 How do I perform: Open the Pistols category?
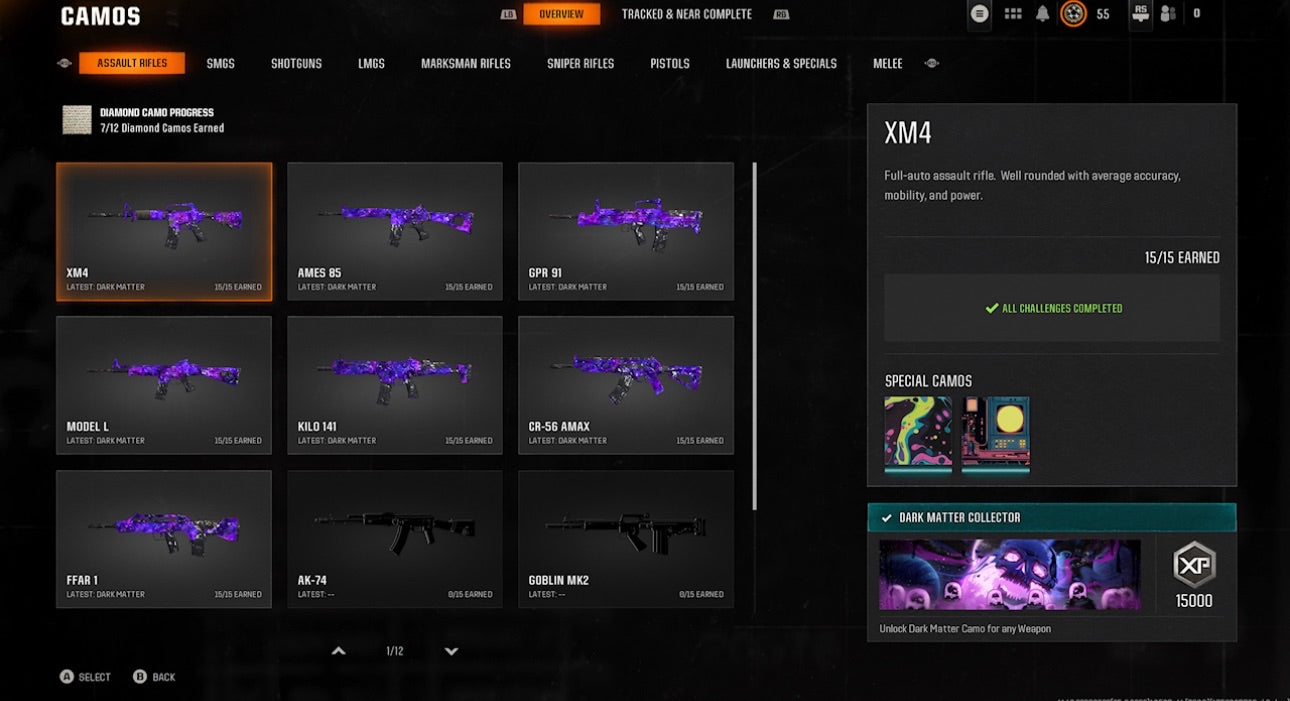click(669, 63)
